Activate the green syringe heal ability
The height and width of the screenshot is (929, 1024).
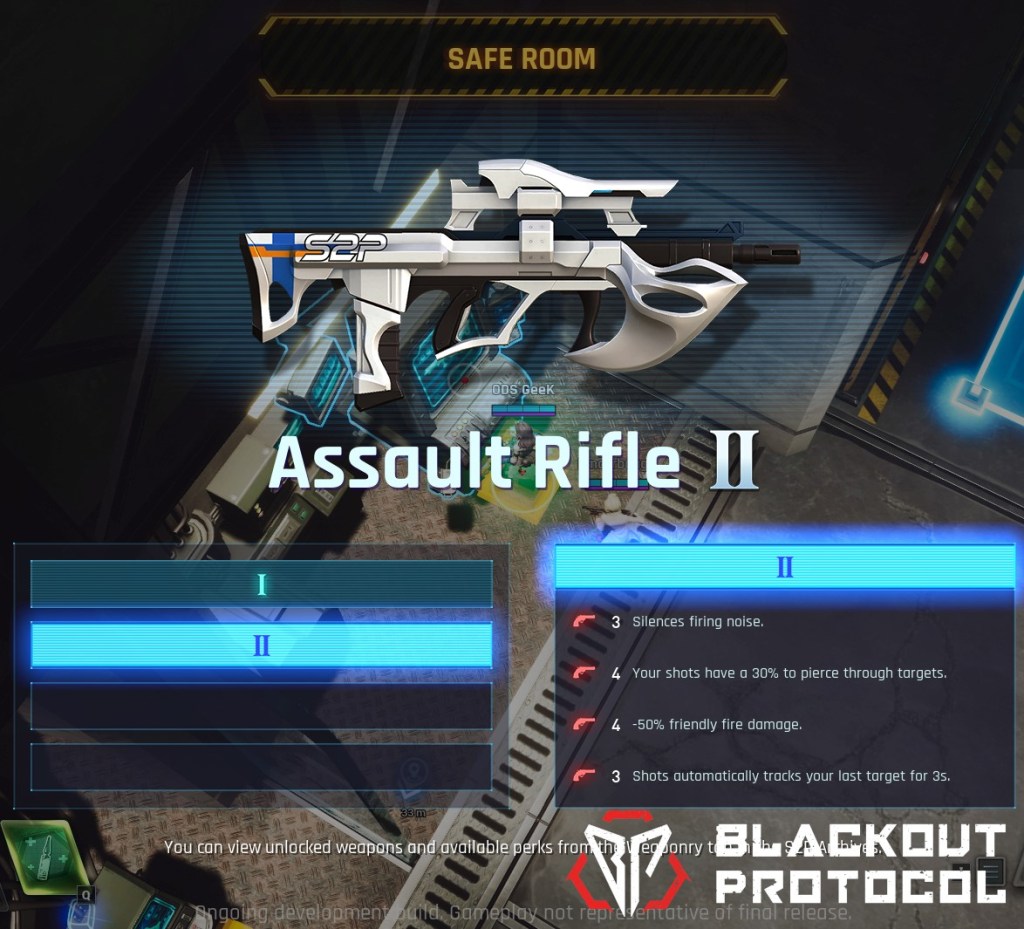[x=45, y=857]
